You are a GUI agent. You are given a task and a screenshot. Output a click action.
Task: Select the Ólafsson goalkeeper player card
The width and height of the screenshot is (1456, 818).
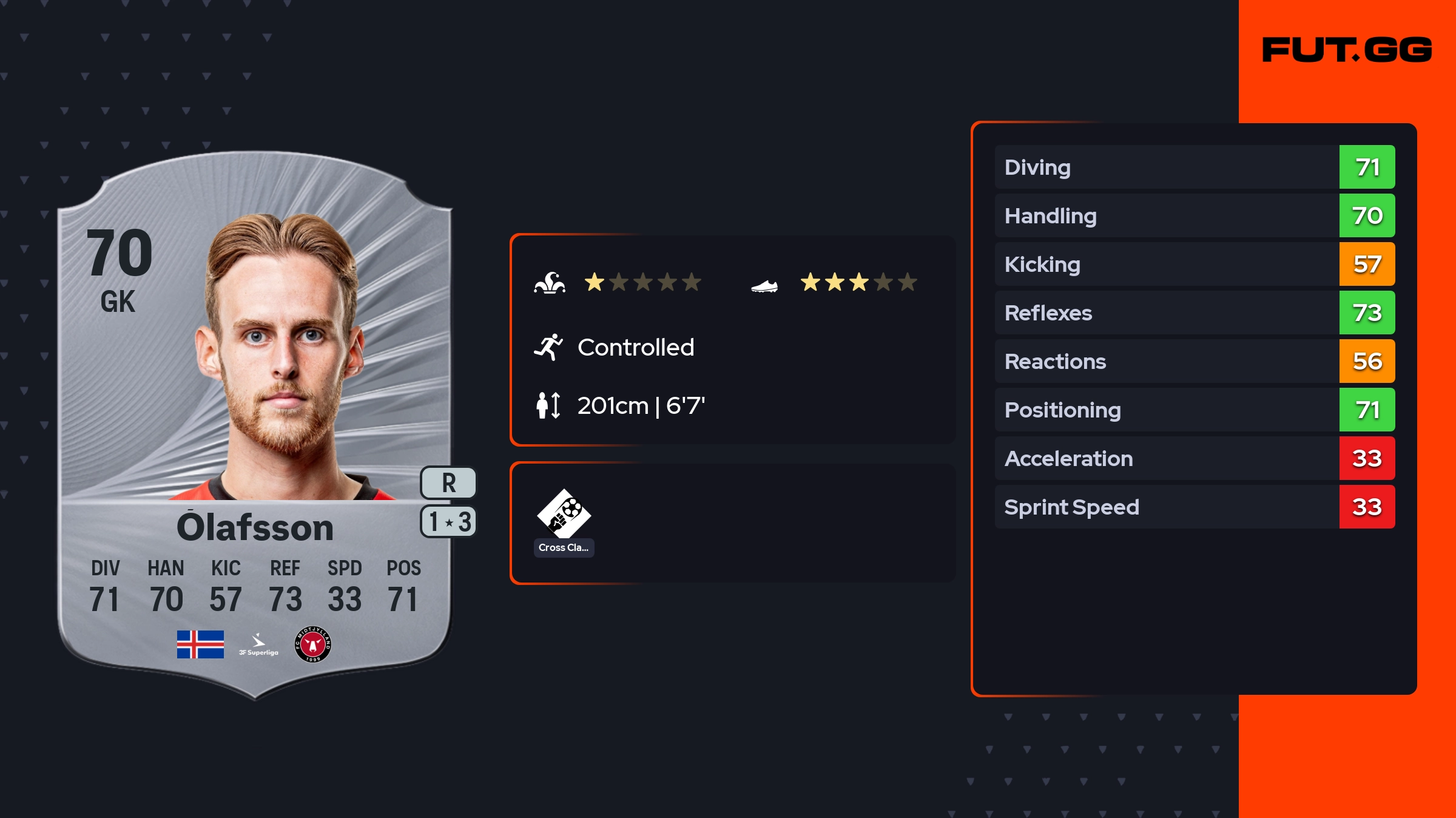click(255, 425)
